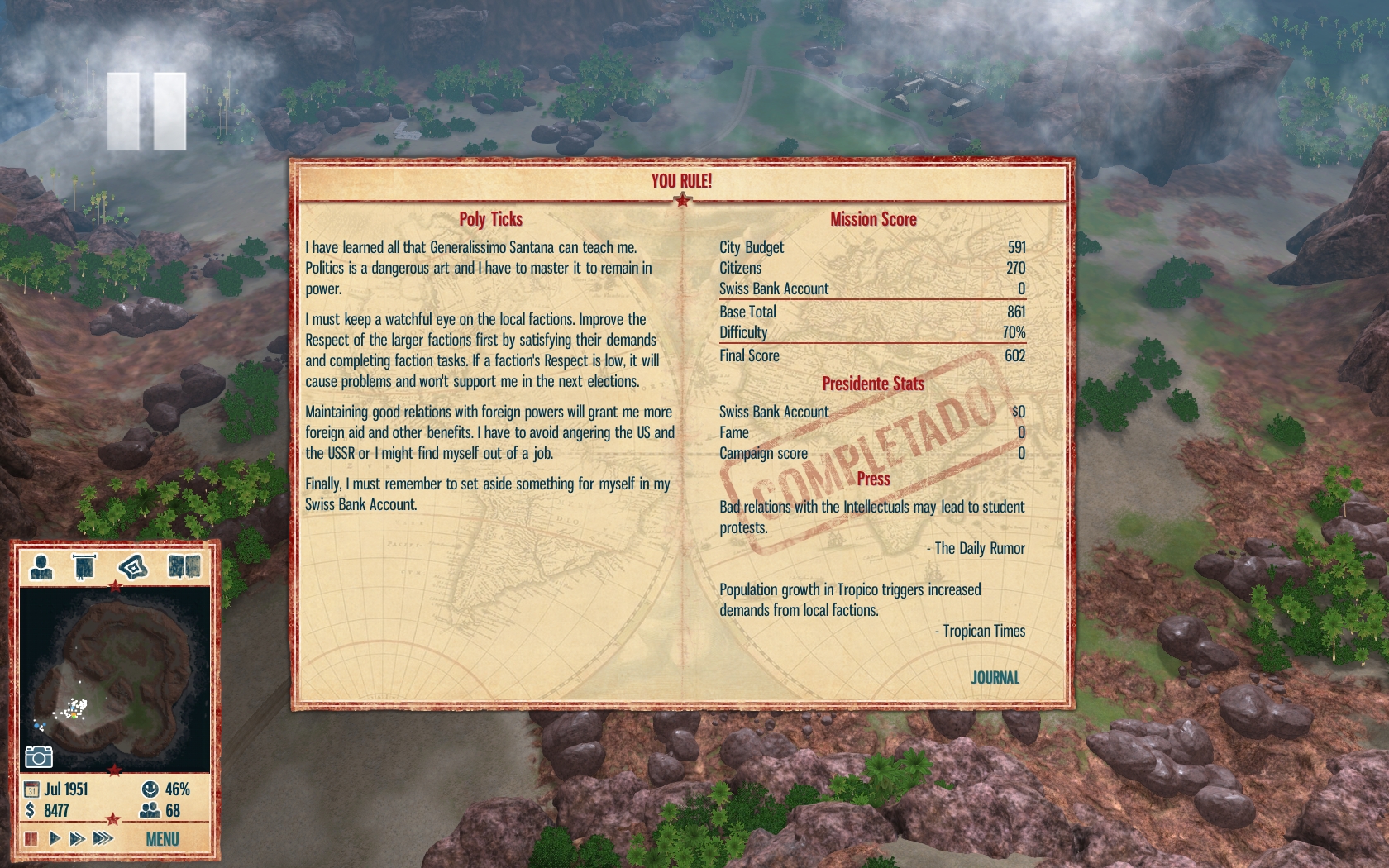Open the game MENU
1389x868 pixels.
click(x=162, y=839)
